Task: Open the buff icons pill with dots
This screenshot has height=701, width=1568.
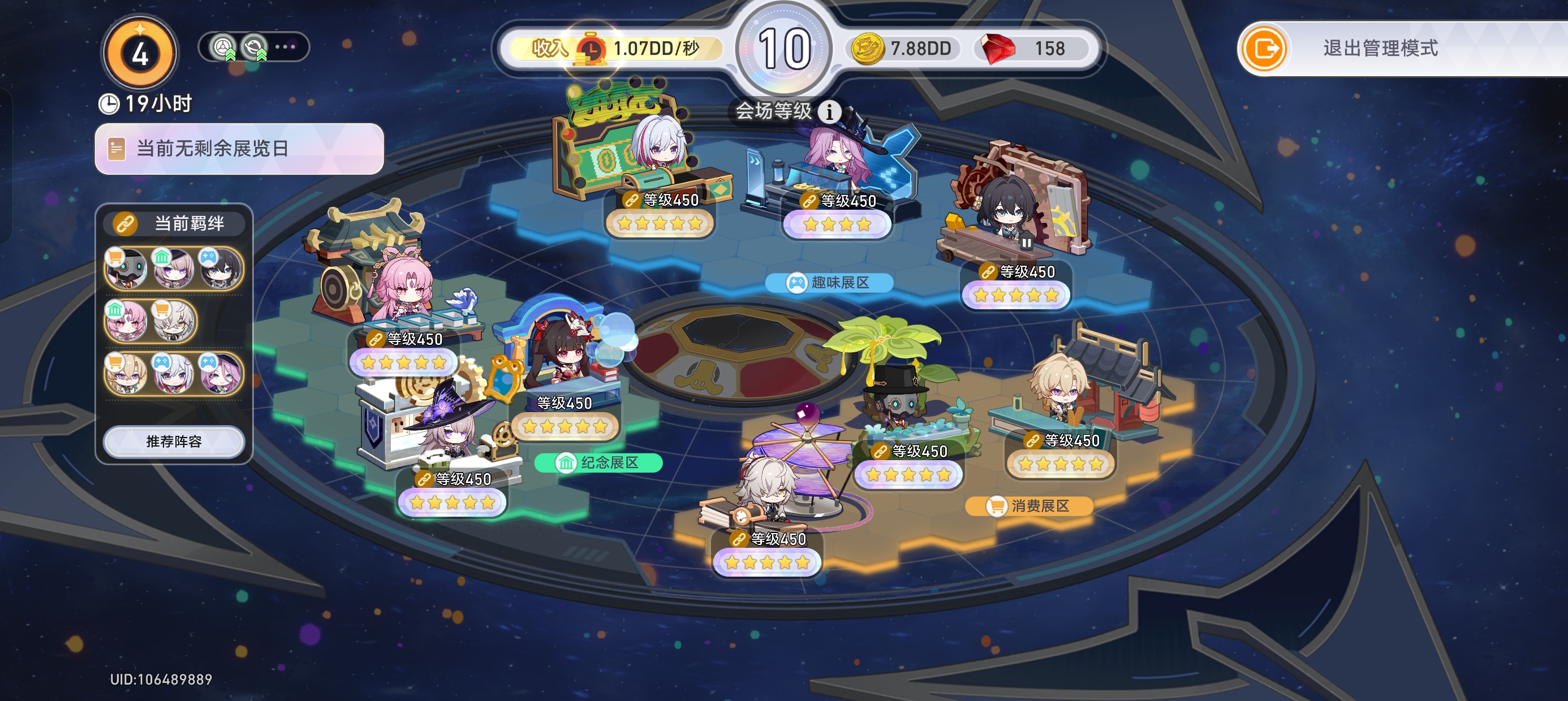Action: [x=254, y=47]
